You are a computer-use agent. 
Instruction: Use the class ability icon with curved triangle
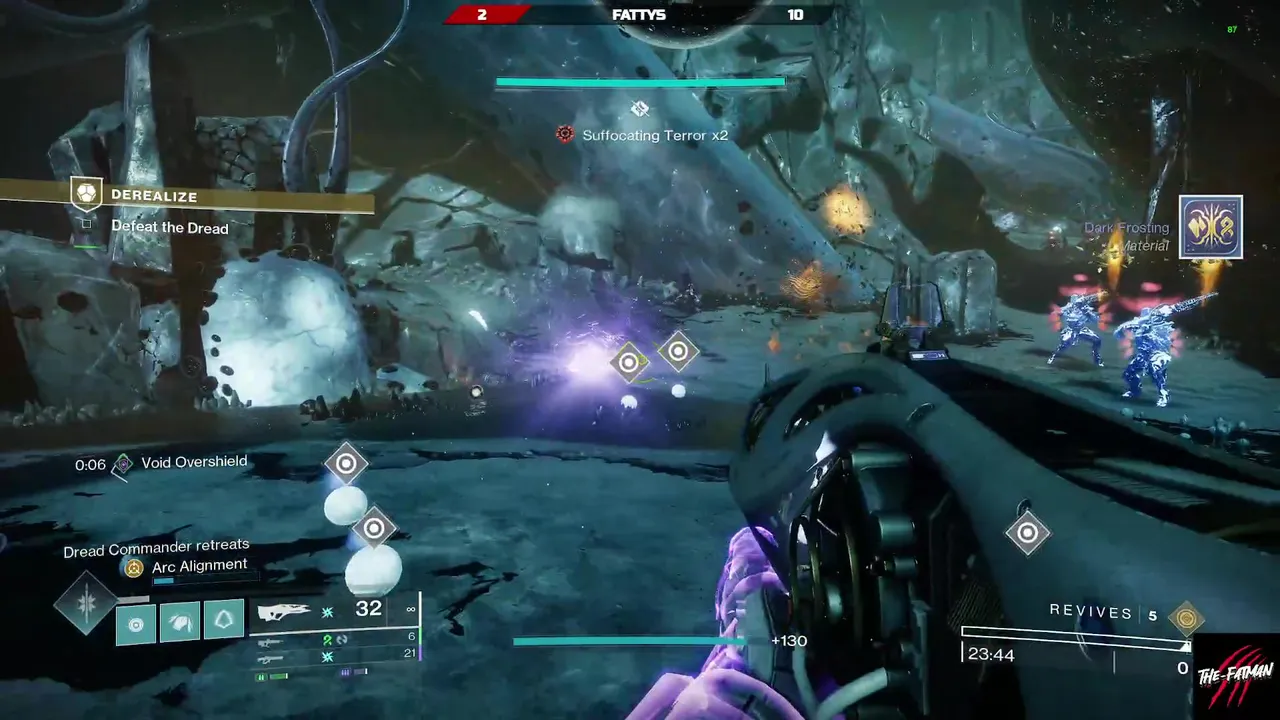[224, 620]
